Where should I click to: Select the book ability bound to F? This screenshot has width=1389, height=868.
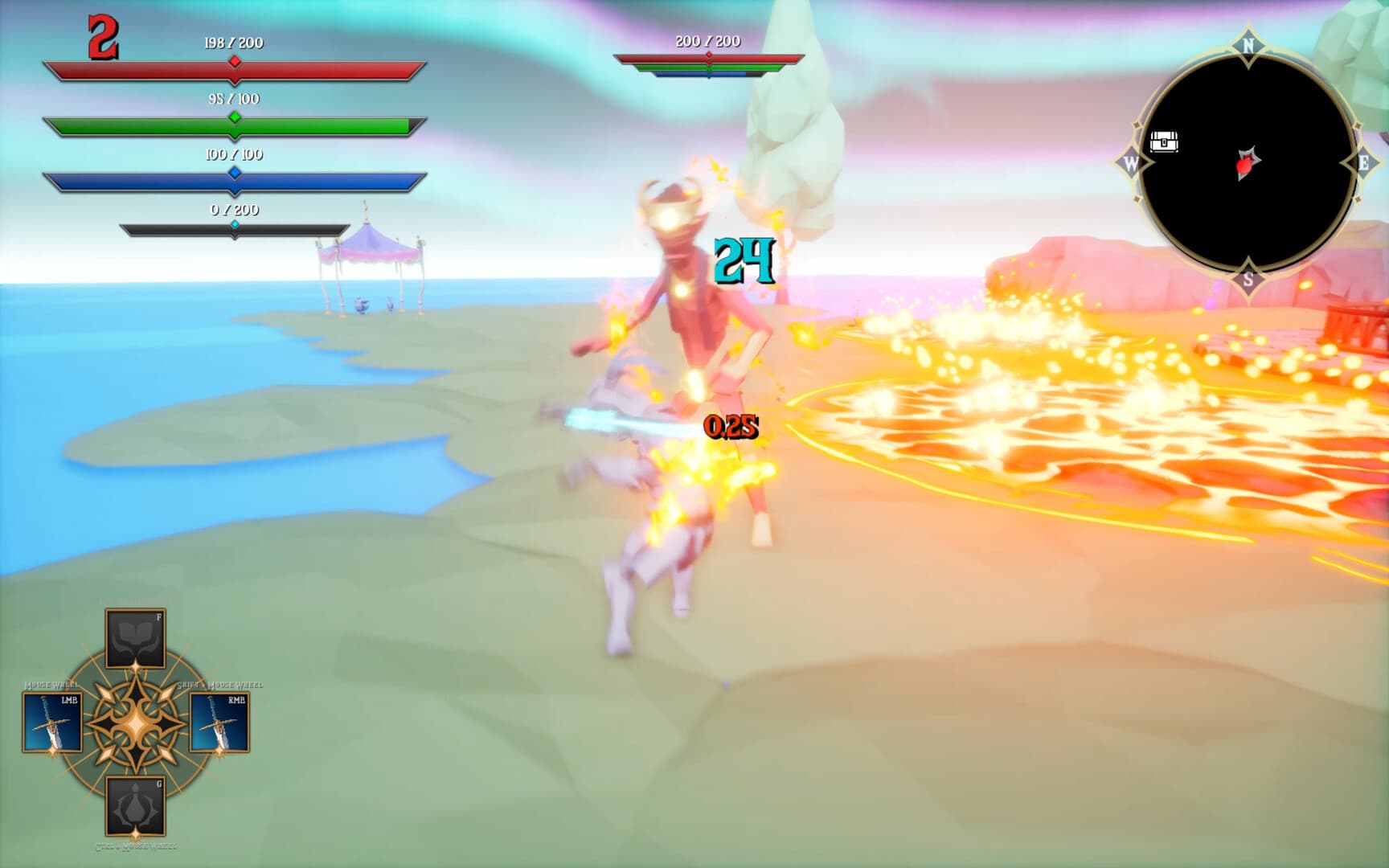tap(137, 638)
